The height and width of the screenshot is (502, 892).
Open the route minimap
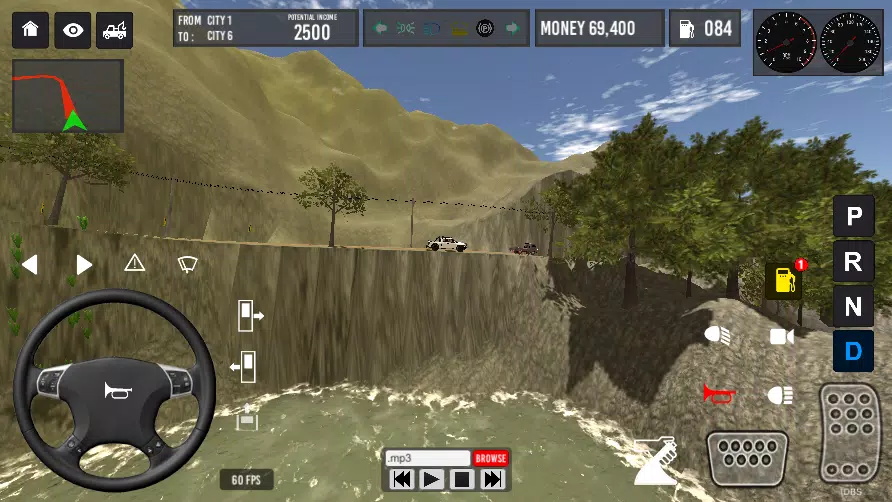68,97
